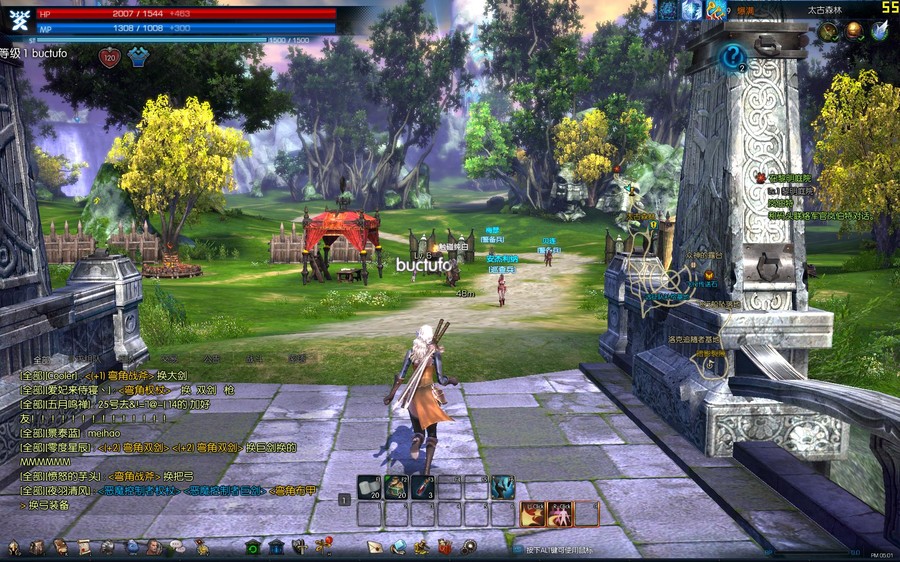The image size is (900, 562).
Task: Click the snowflake buff icon at the top
Action: coord(692,10)
